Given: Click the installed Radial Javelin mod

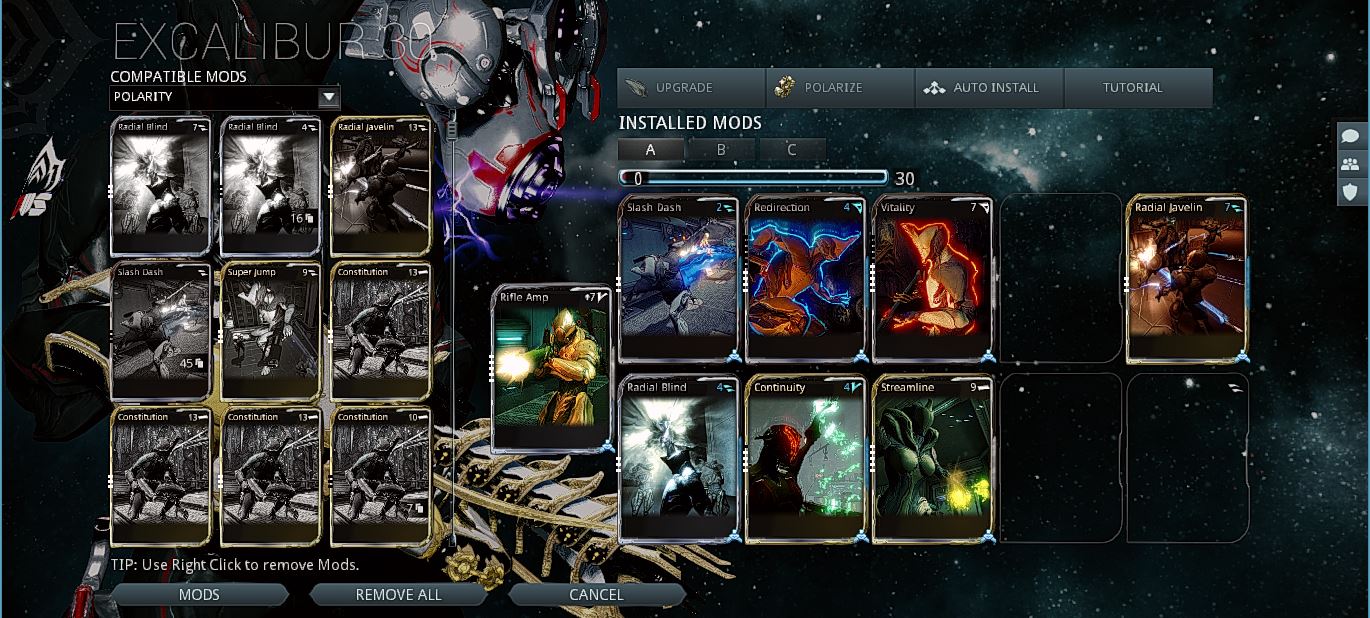Looking at the screenshot, I should coord(1187,278).
